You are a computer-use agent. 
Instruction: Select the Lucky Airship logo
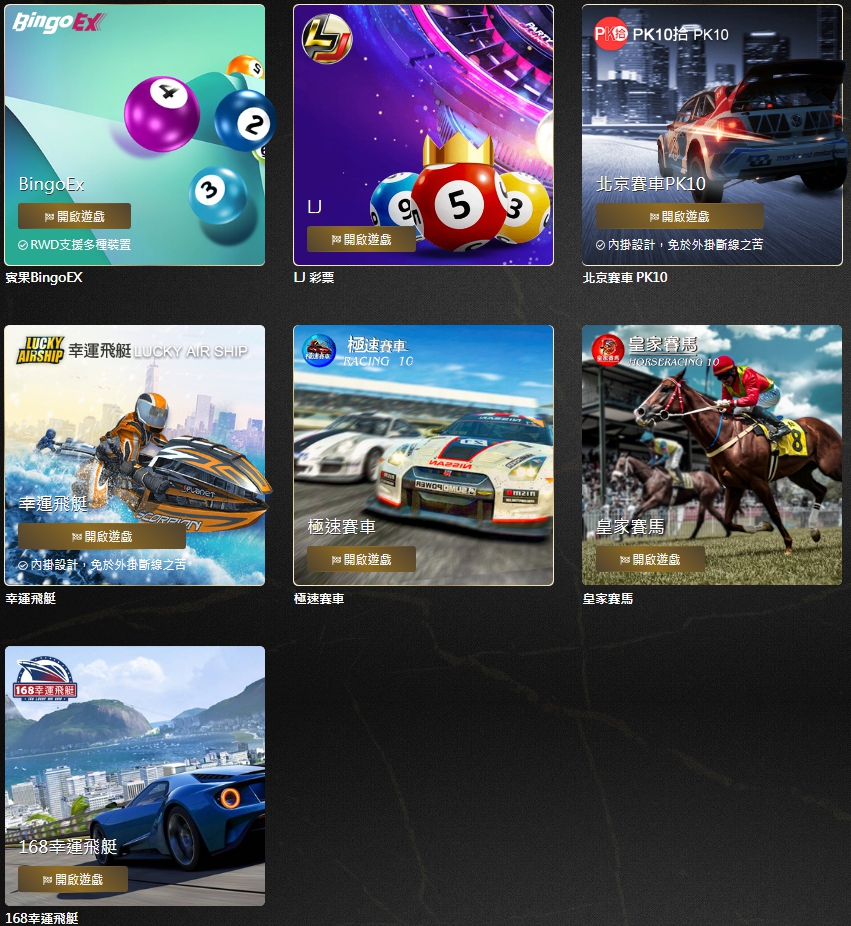(40, 350)
